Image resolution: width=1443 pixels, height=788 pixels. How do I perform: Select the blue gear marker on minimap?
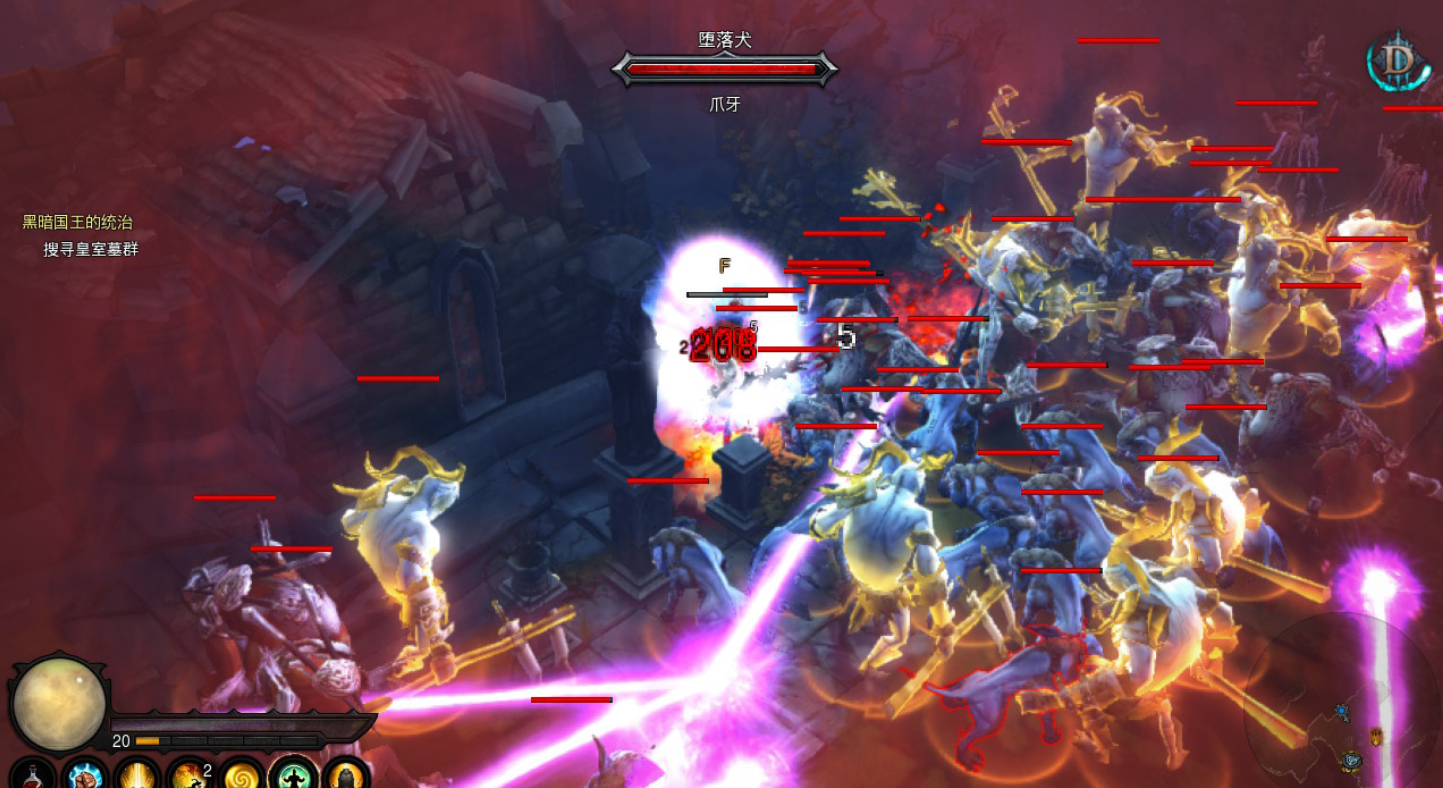tap(1342, 712)
